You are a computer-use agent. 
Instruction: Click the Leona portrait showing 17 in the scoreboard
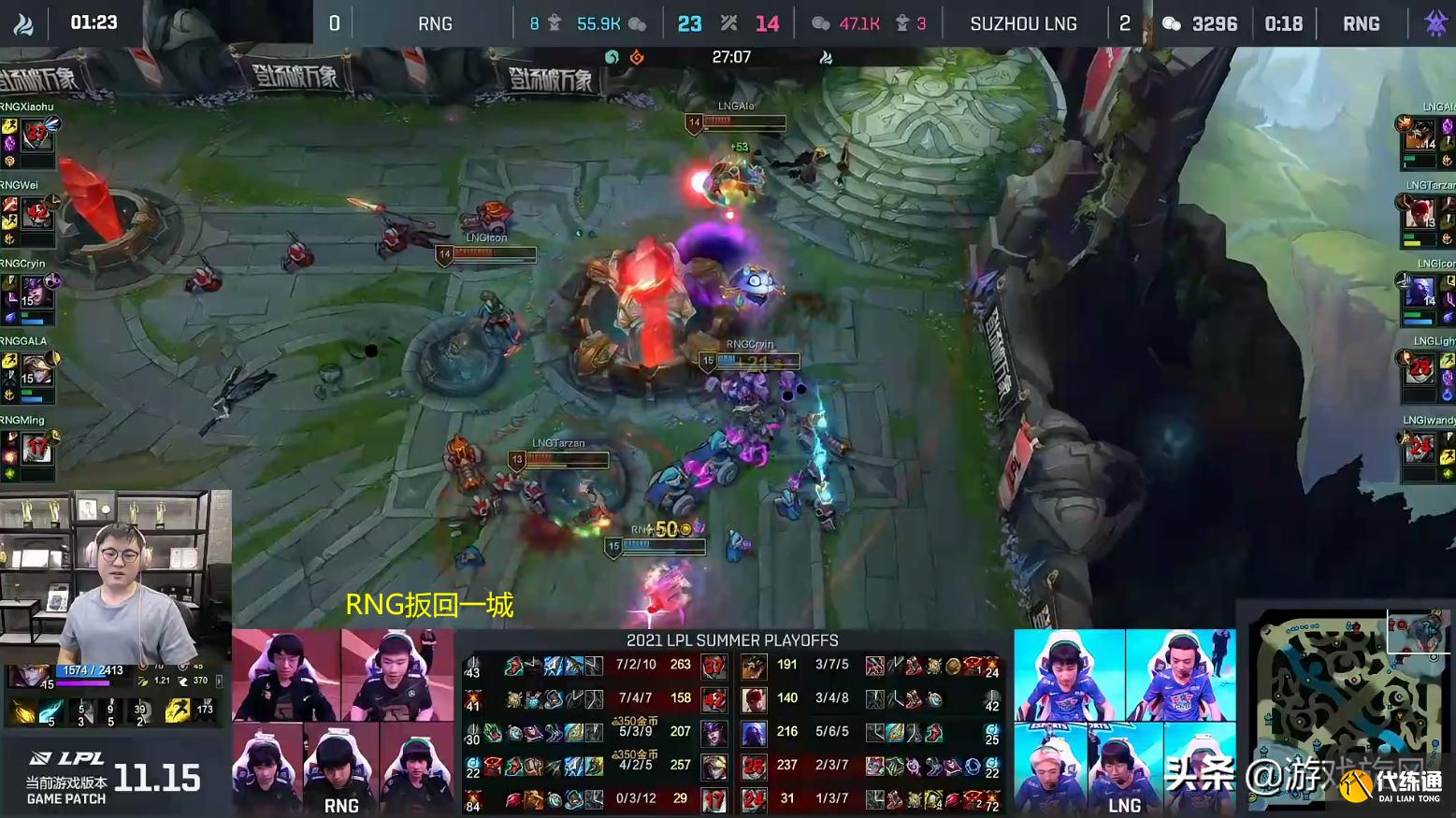pos(714,799)
